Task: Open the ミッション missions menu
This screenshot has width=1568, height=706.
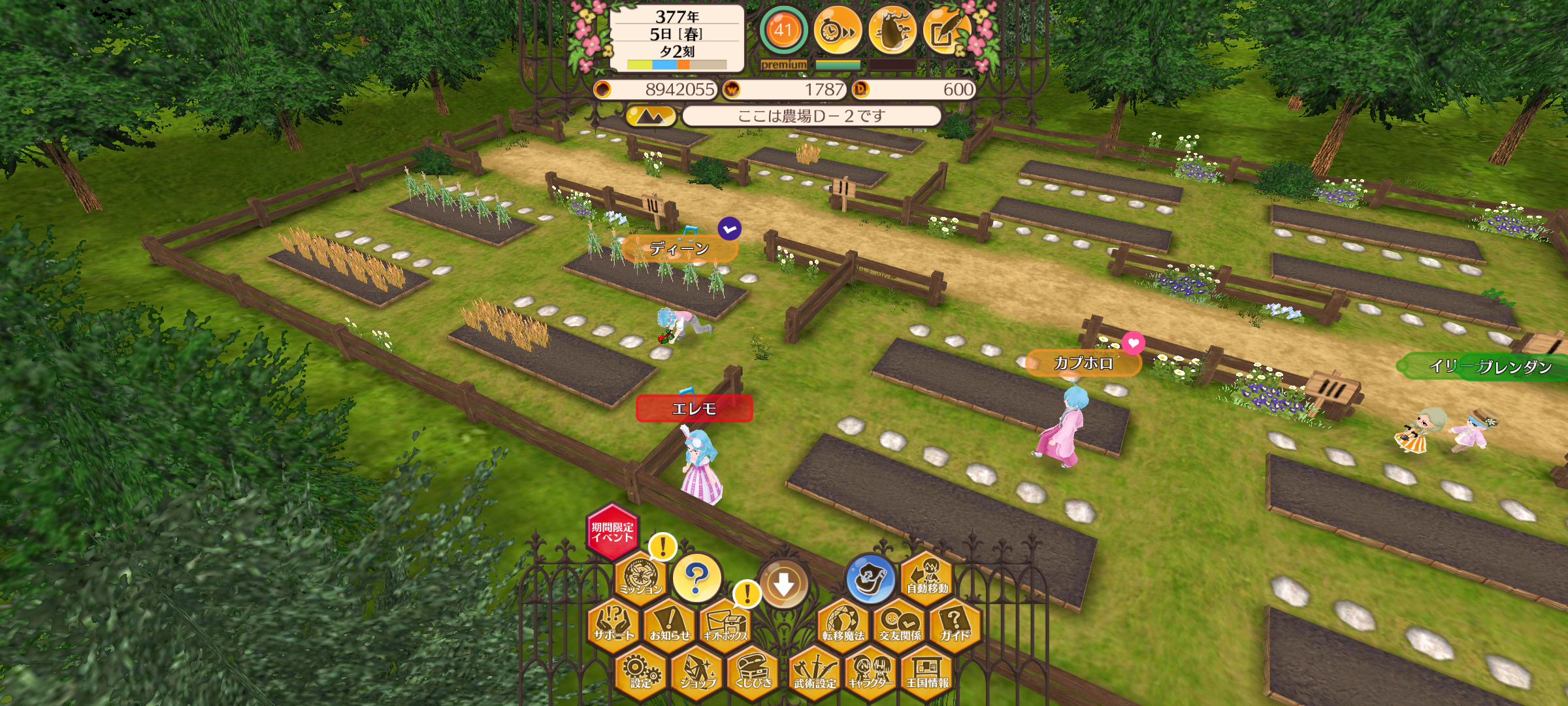Action: [641, 576]
